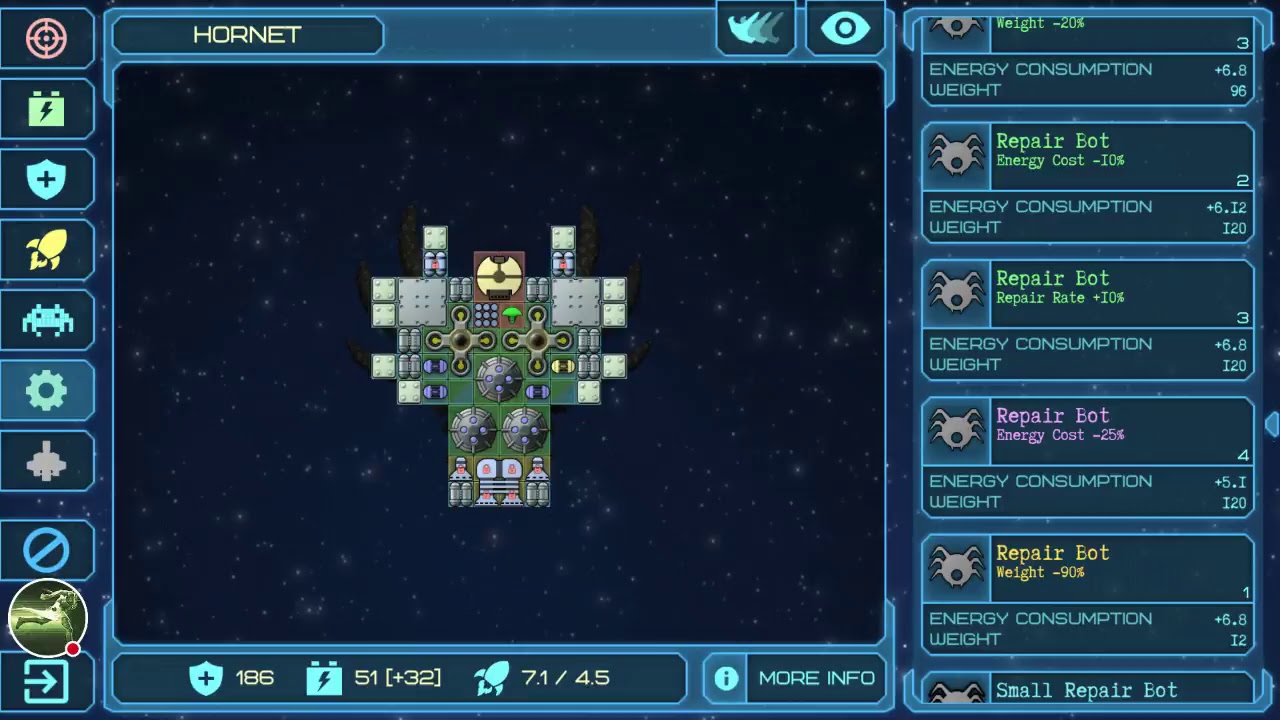Choose Repair Bot with Energy Cost -10%
The height and width of the screenshot is (720, 1280).
coord(1087,182)
